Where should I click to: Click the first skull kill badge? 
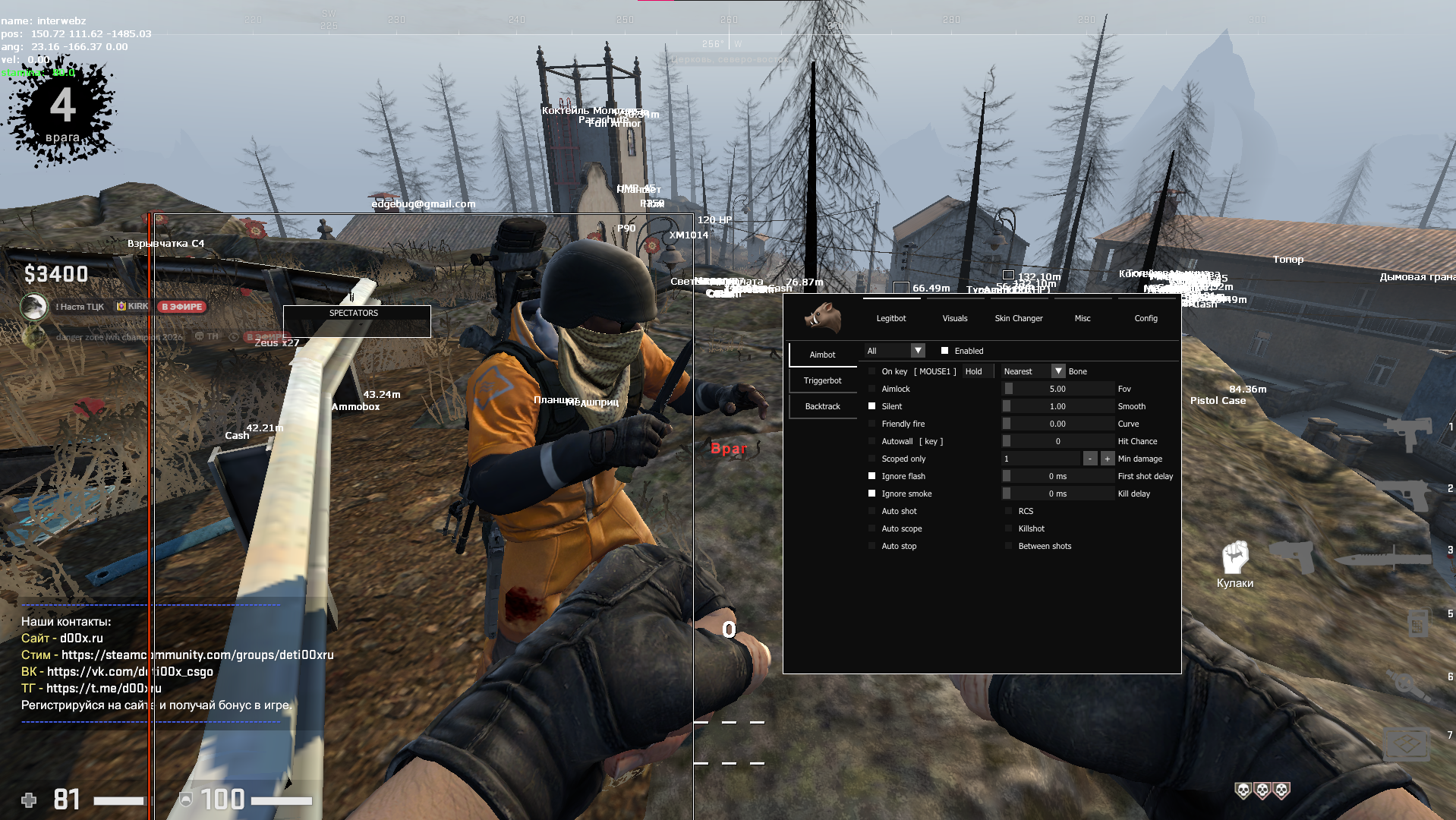point(1243,790)
